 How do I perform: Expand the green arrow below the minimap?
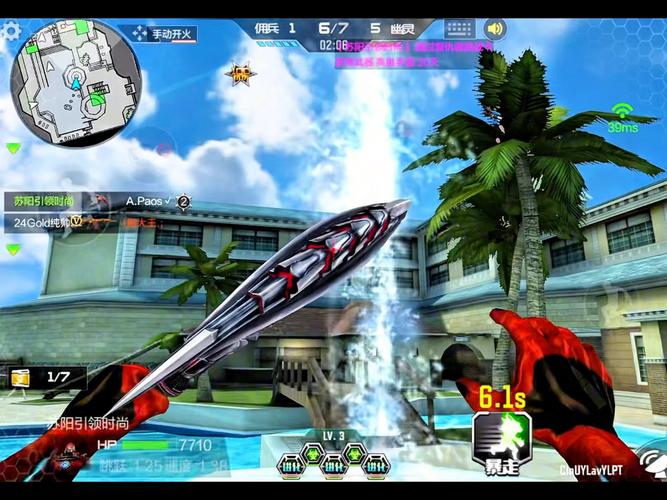(x=13, y=148)
